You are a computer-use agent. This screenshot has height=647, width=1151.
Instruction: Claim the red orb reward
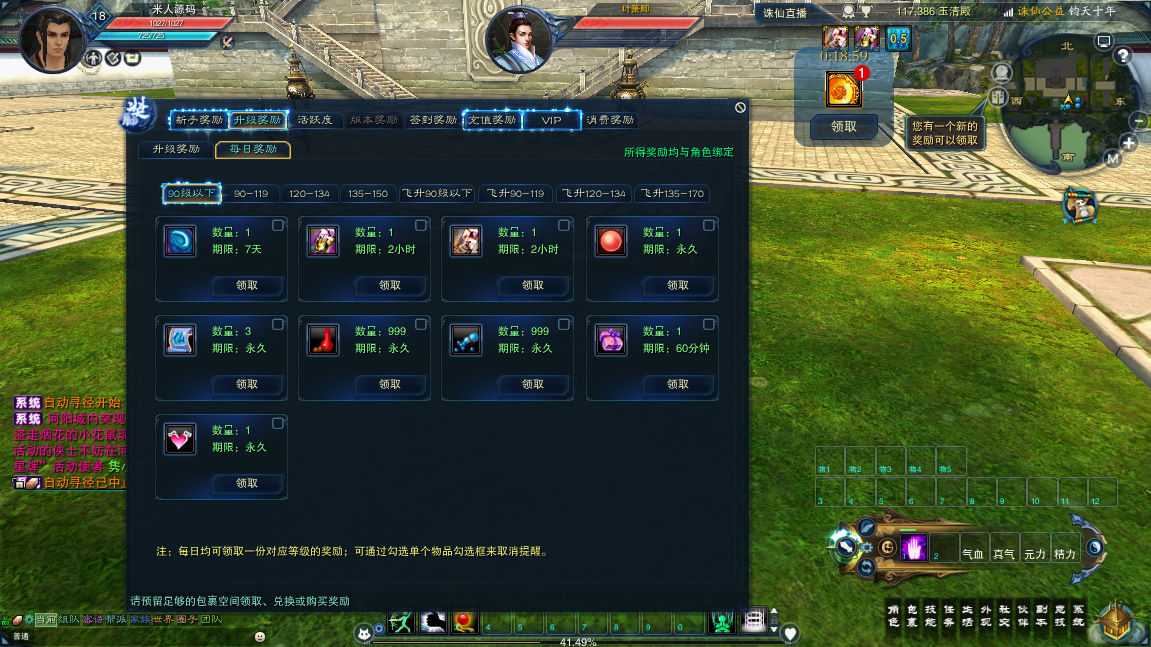[x=678, y=286]
